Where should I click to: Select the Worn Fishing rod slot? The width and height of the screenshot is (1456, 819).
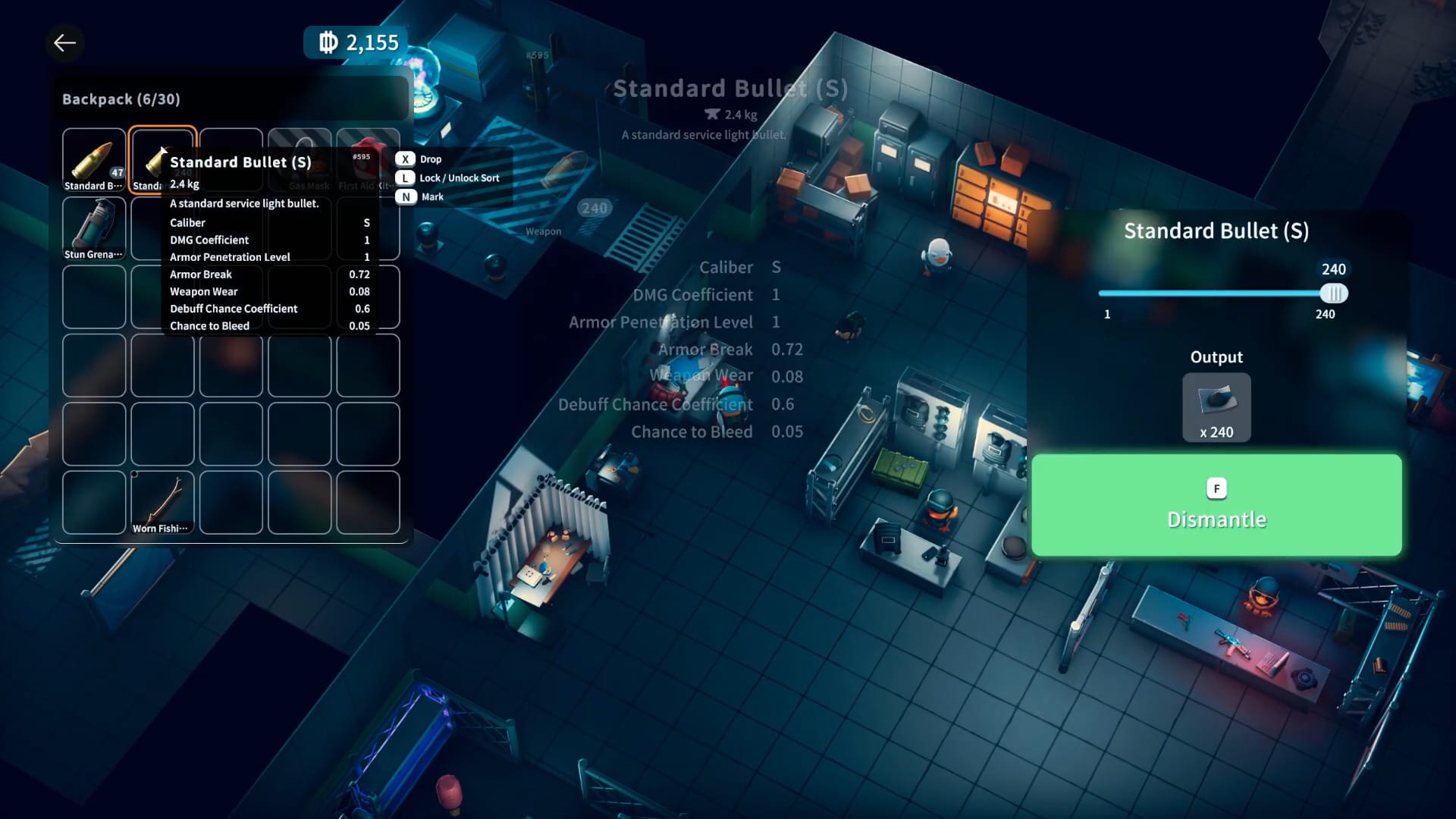point(162,502)
